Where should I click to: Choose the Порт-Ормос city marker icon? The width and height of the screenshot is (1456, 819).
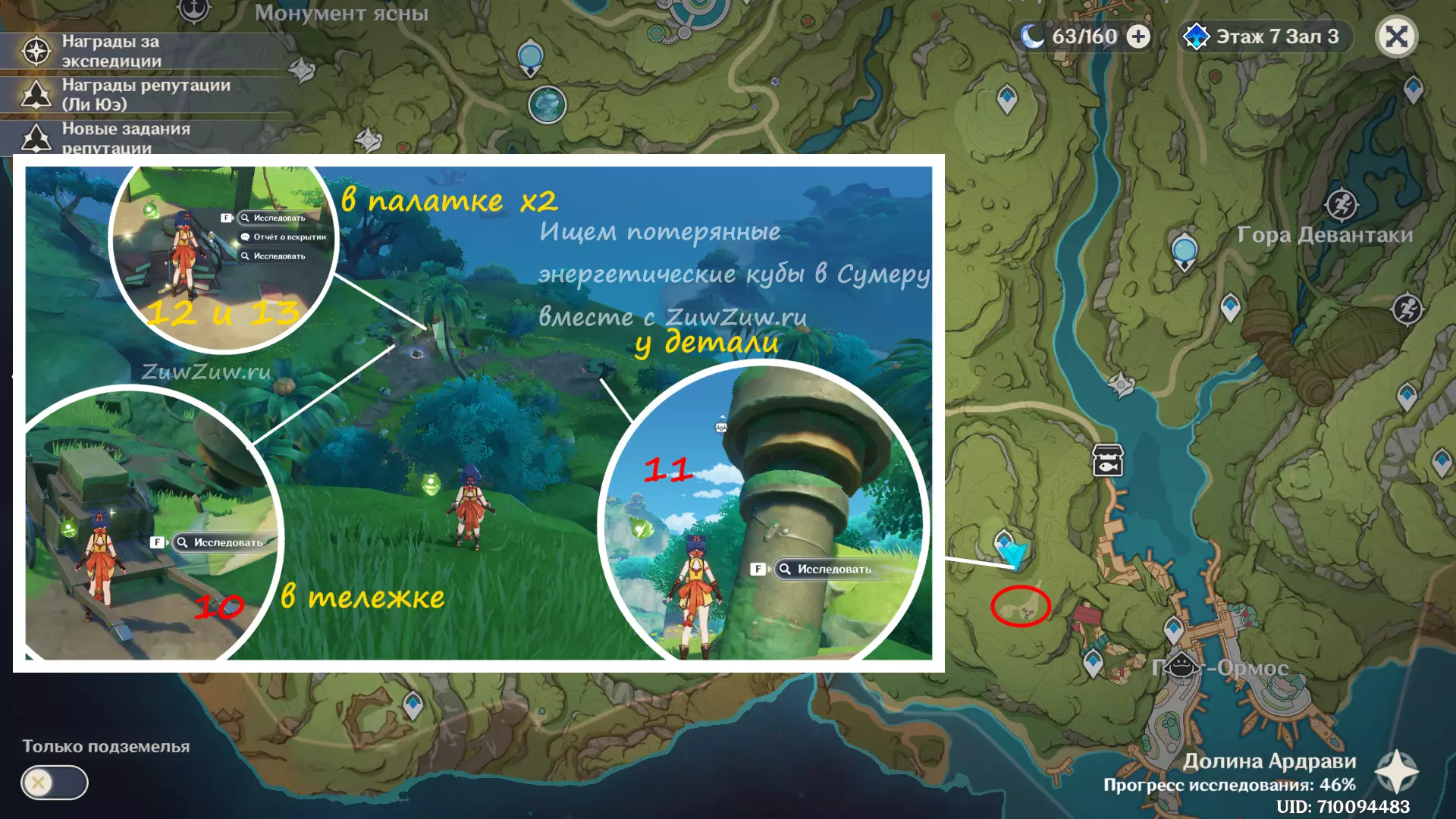[x=1181, y=667]
